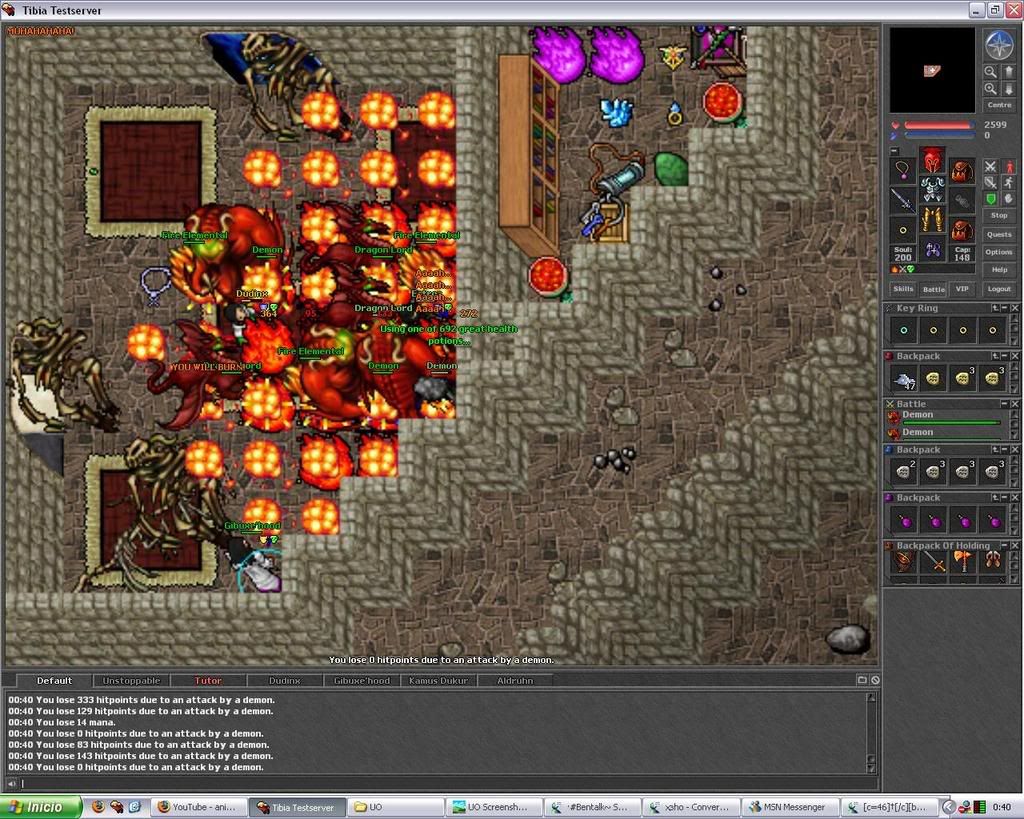Open the Skills window
The image size is (1024, 819).
pyautogui.click(x=903, y=289)
